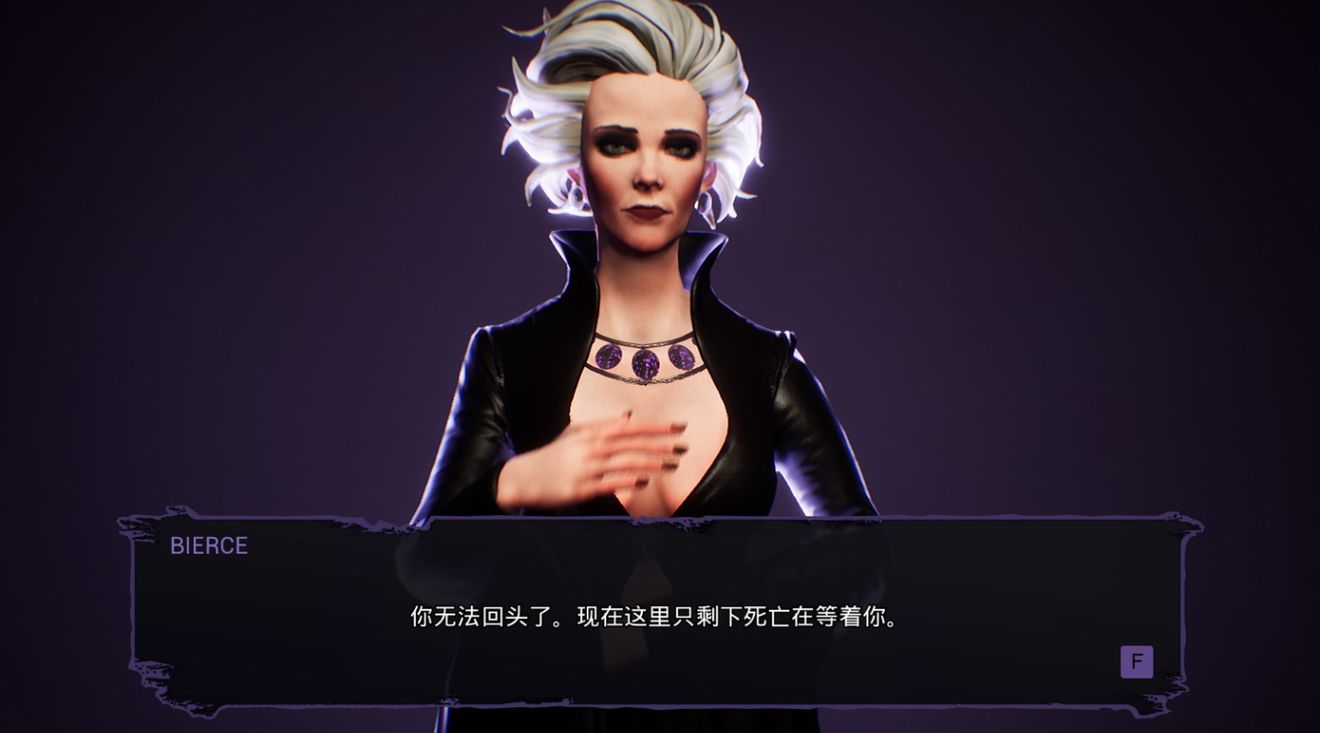Click the F key prompt to continue
The image size is (1320, 733).
(x=1135, y=662)
